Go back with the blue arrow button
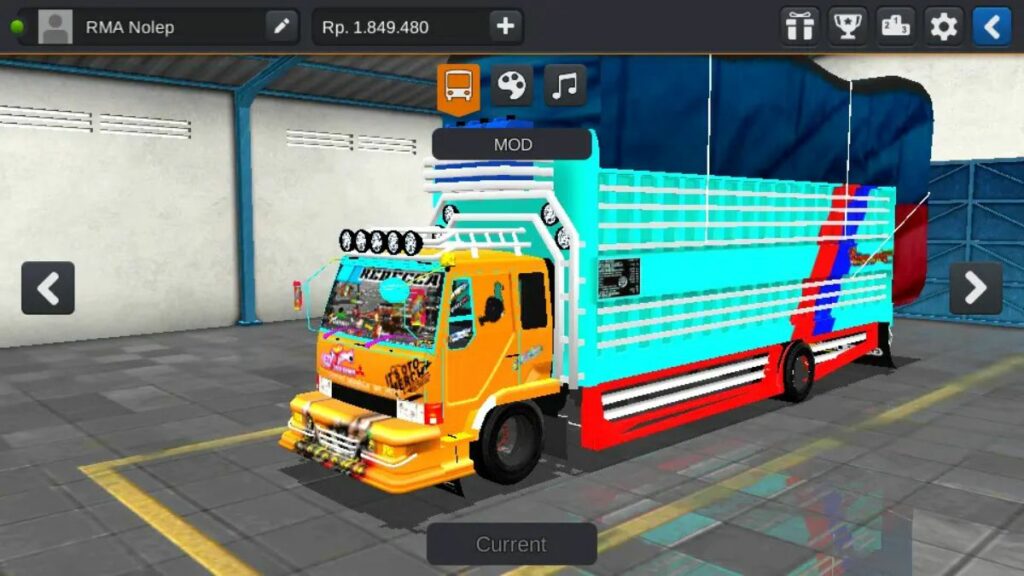The height and width of the screenshot is (576, 1024). [x=991, y=27]
